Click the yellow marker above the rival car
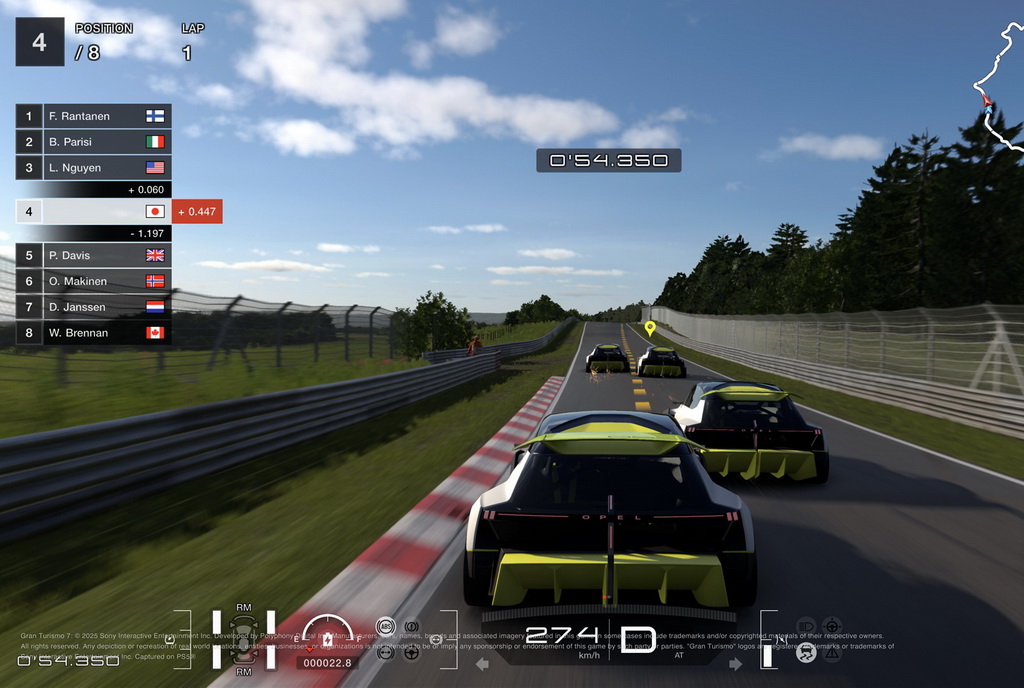Viewport: 1024px width, 688px height. 650,327
